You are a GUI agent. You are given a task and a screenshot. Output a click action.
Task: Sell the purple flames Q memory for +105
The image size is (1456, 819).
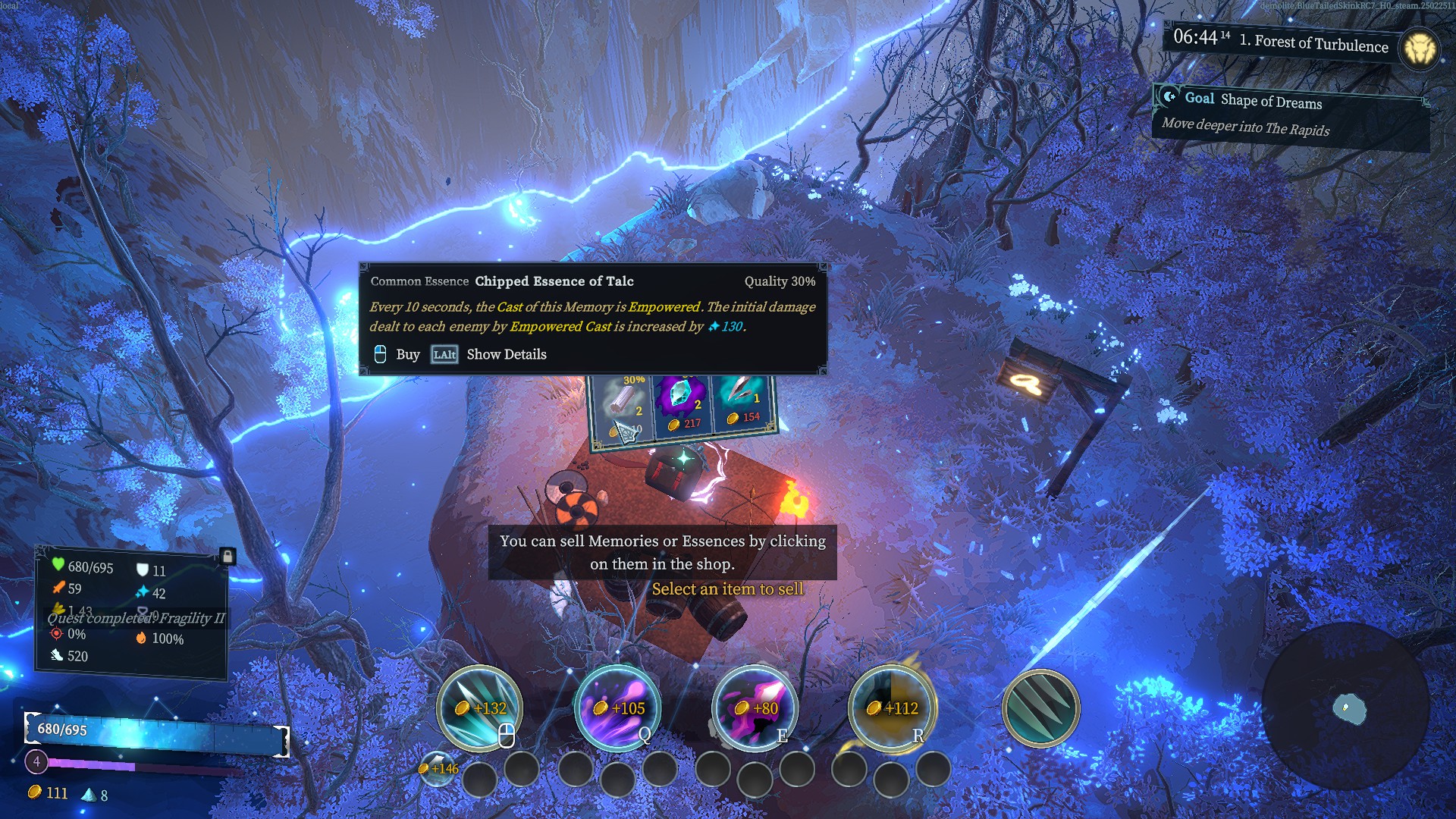617,708
